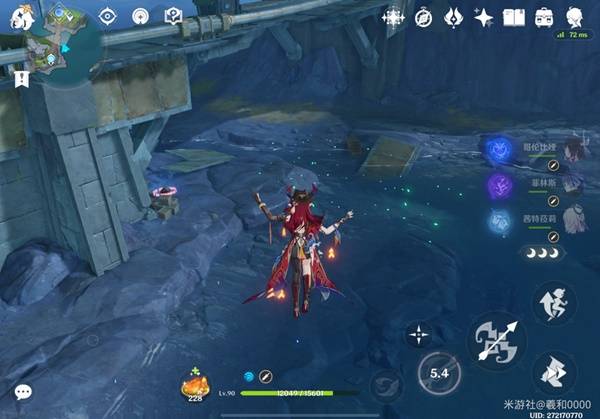600x419 pixels.
Task: Open the Paimon menu
Action: point(17,16)
